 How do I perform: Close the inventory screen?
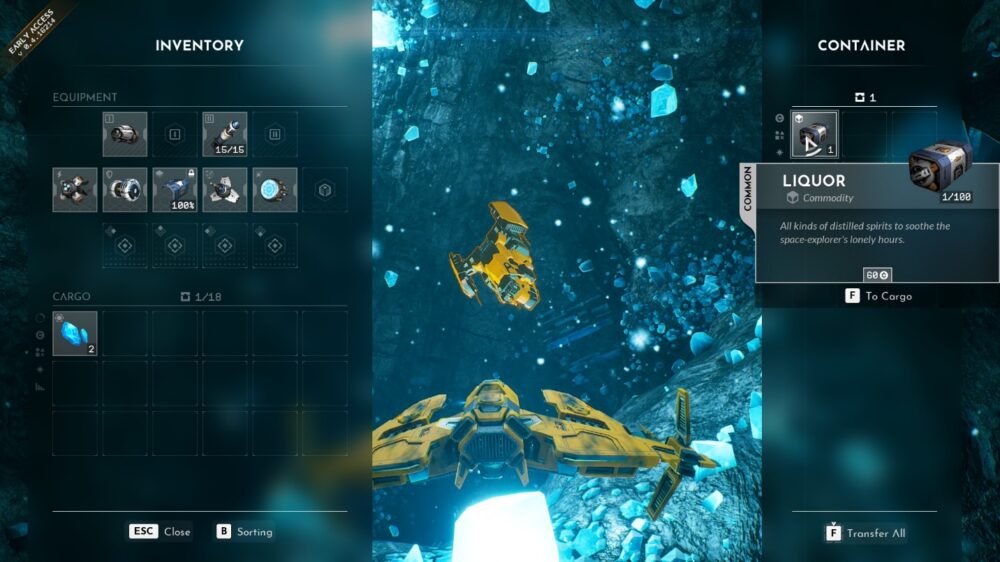click(x=159, y=532)
